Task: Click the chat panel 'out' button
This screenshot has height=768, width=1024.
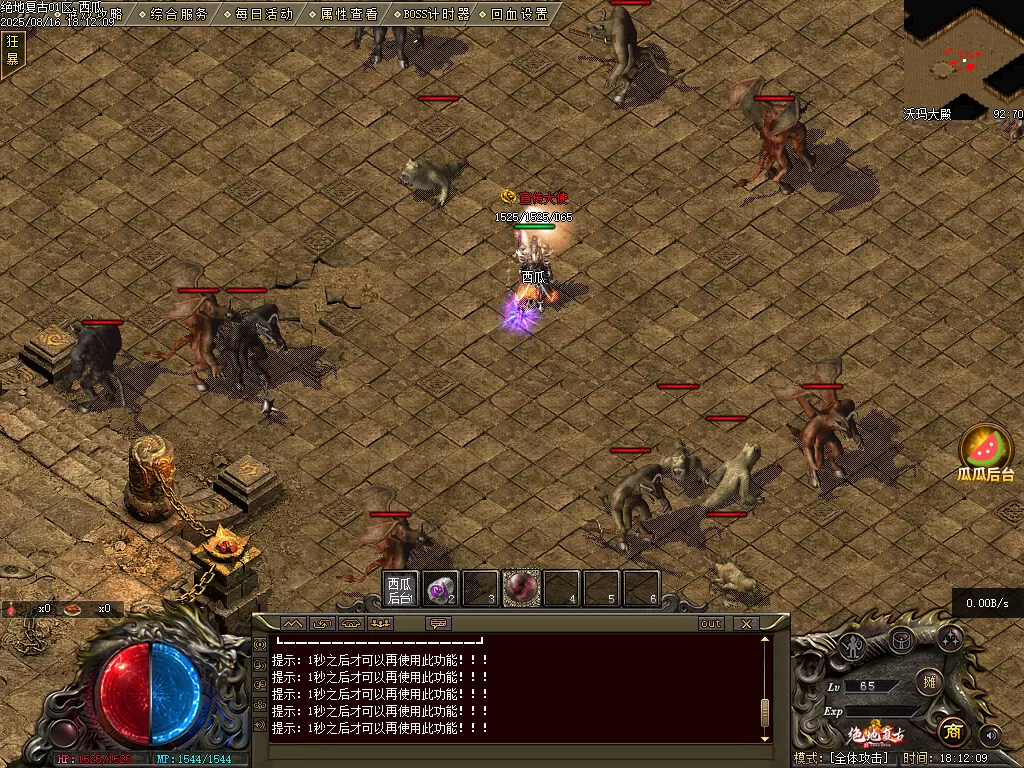Action: click(710, 623)
